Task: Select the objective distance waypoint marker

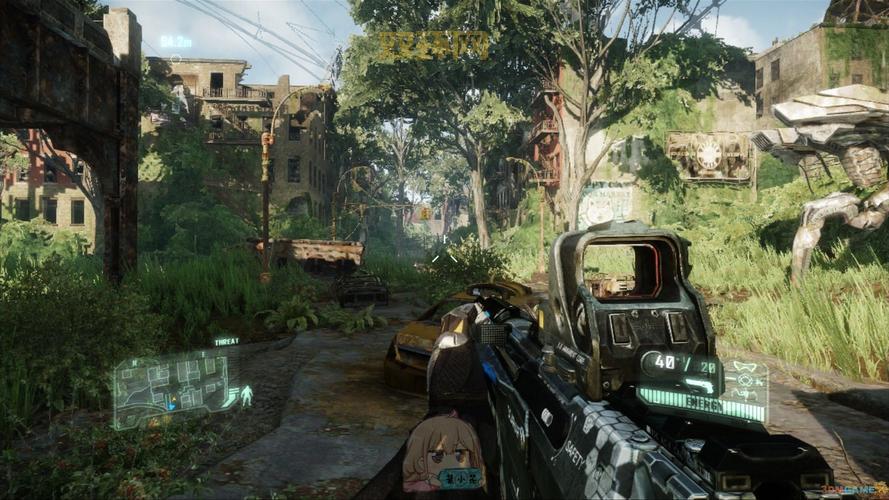Action: (176, 42)
